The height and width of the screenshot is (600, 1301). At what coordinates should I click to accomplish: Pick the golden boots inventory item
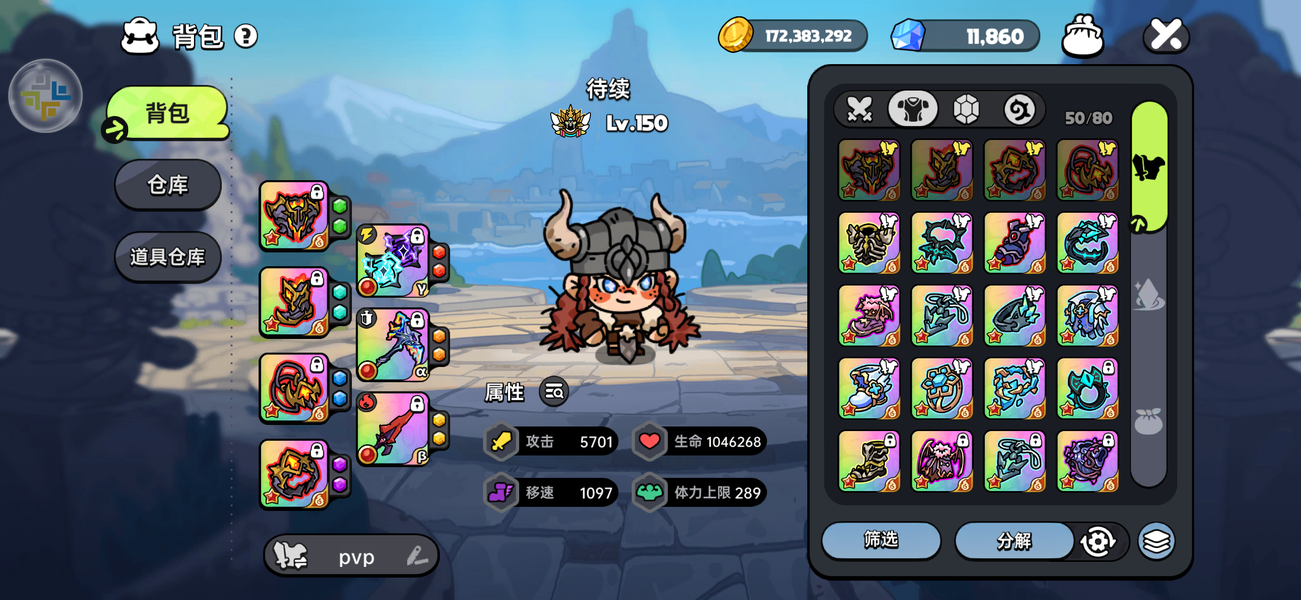[x=869, y=460]
